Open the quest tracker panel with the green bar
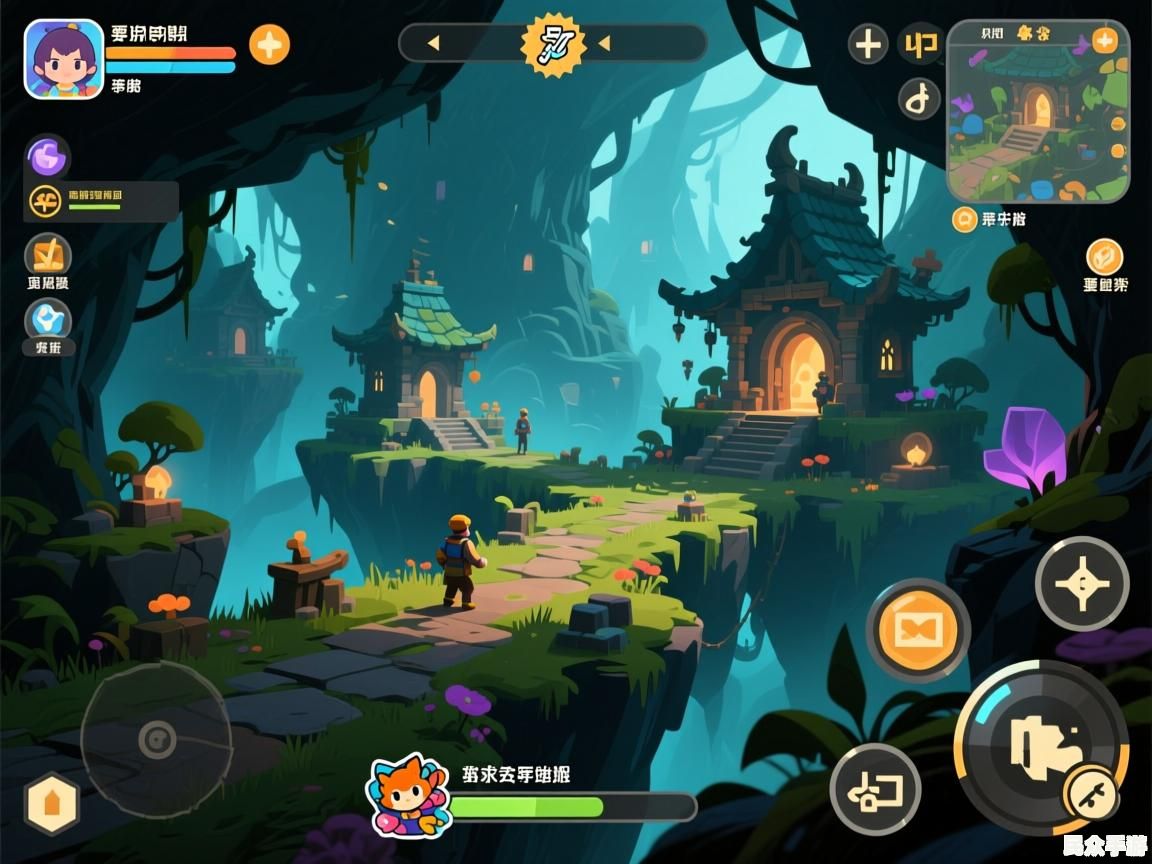Screen dimensions: 1152x864 (101, 201)
